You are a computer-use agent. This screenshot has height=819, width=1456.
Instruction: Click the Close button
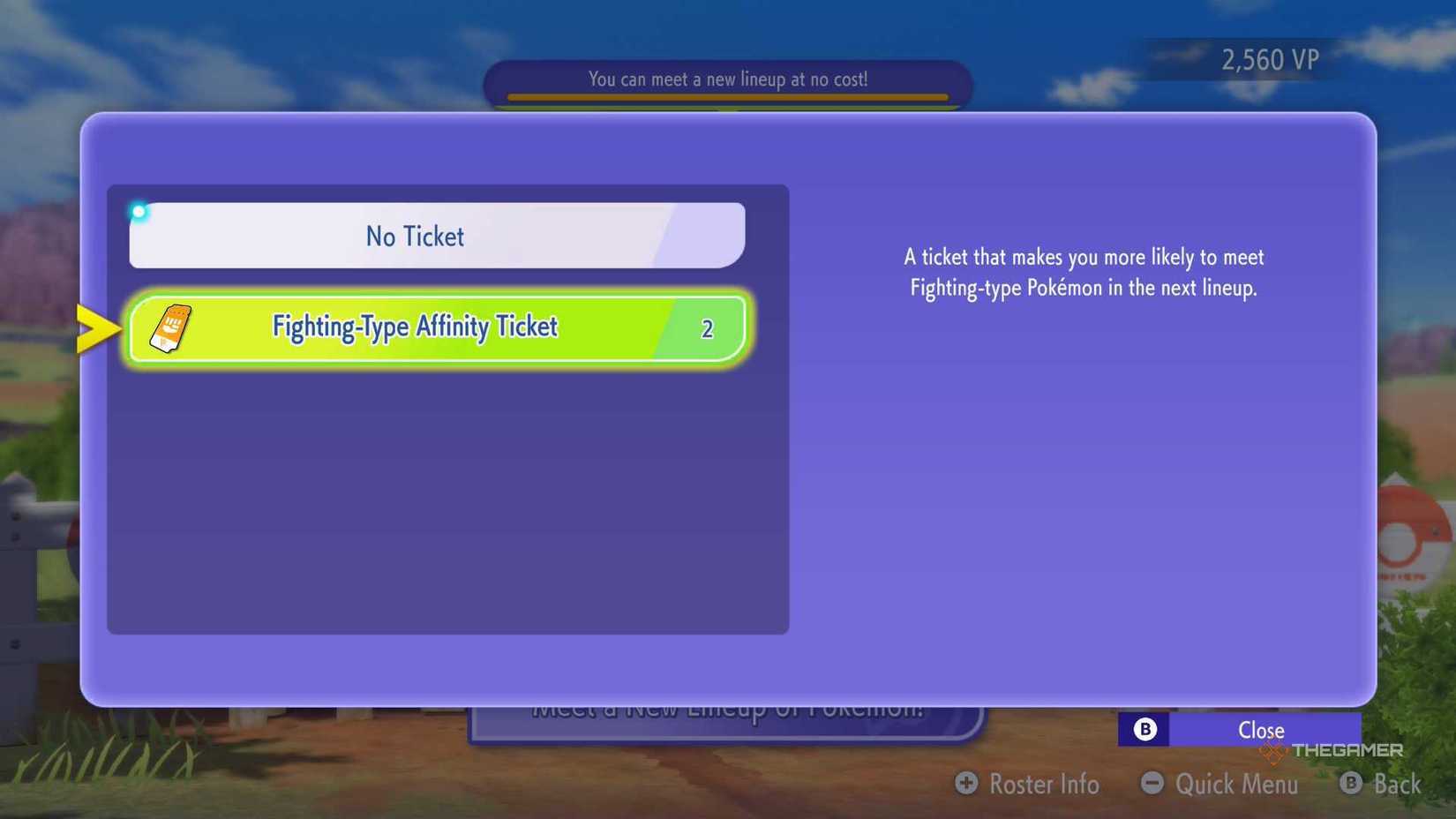coord(1261,729)
